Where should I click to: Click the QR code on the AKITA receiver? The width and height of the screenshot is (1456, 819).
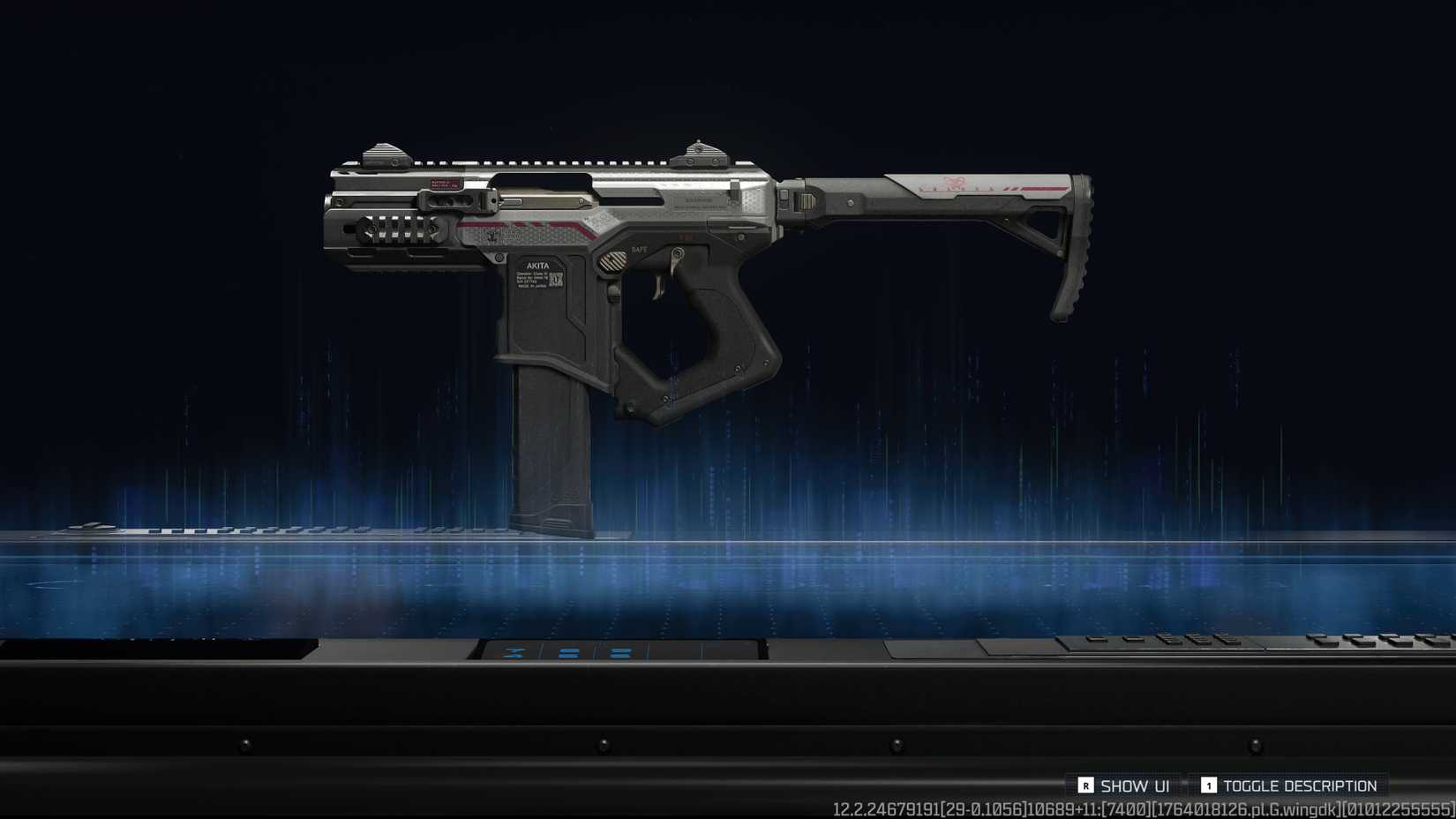555,280
